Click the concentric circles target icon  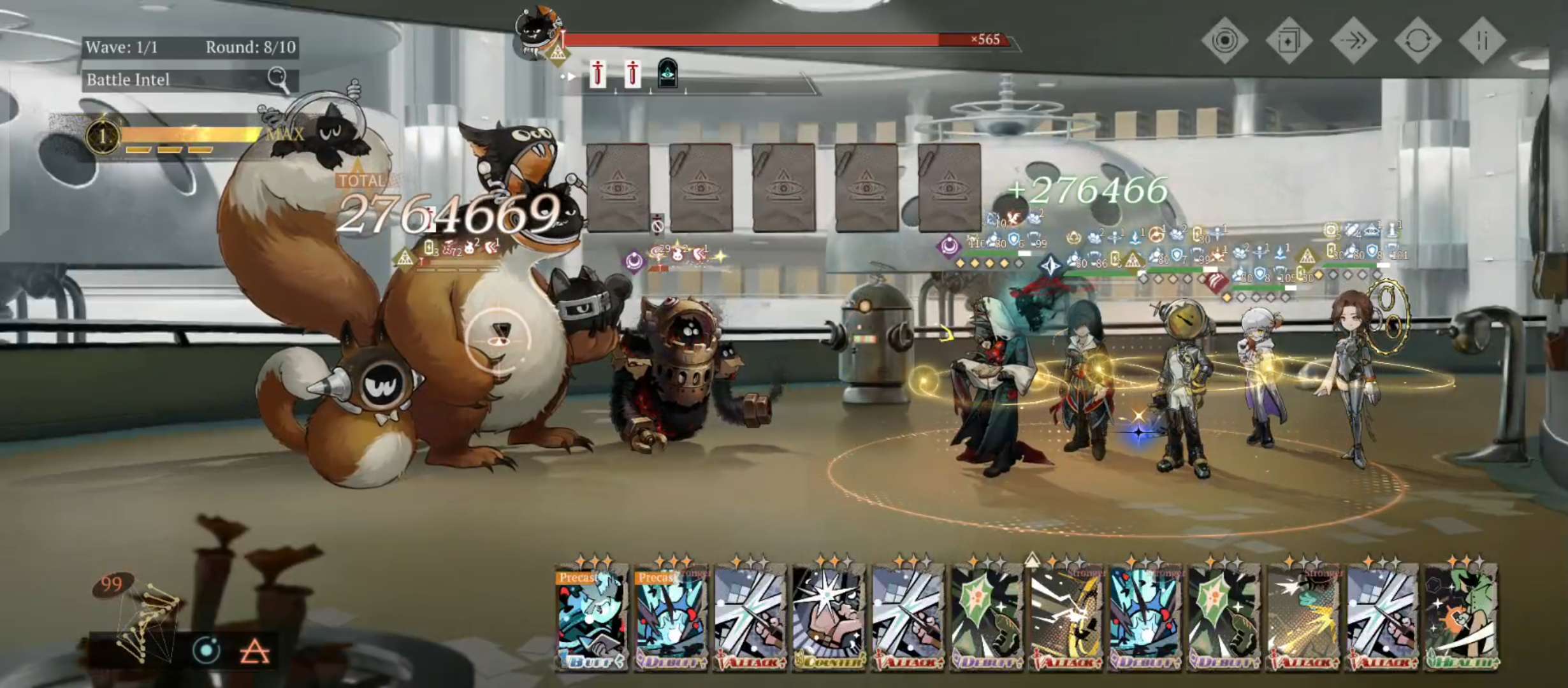[1224, 41]
